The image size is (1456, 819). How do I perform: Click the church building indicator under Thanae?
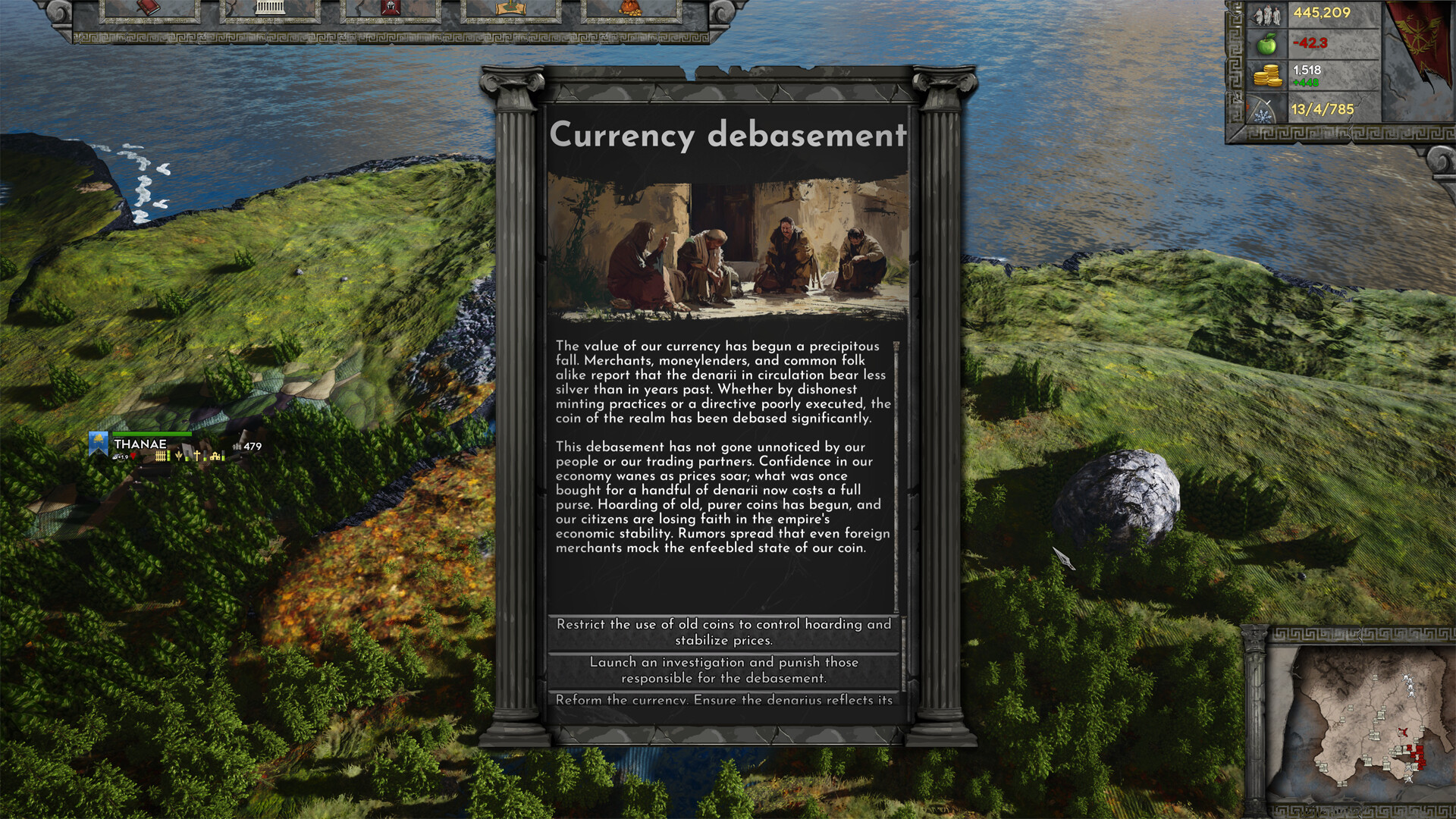(215, 457)
